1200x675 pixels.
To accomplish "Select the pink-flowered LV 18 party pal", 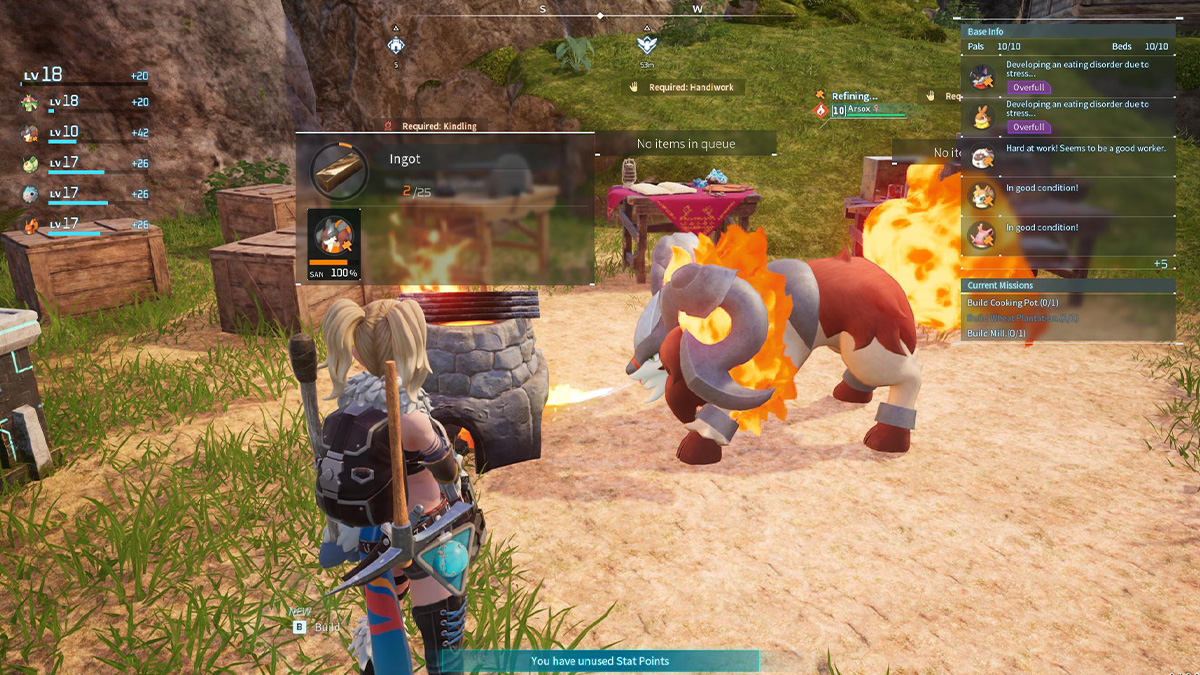I will [31, 102].
